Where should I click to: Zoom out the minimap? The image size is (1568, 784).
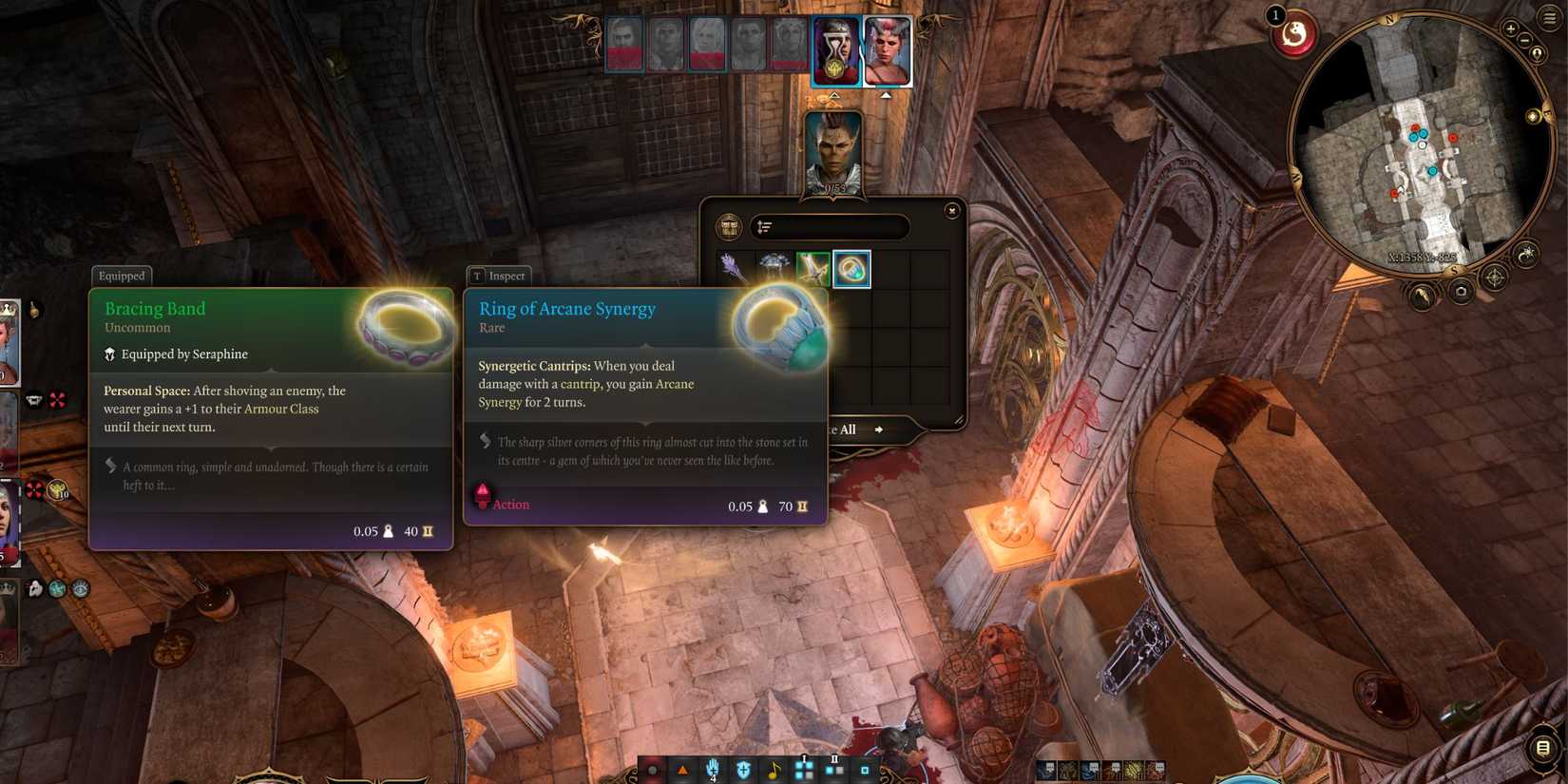point(1525,41)
